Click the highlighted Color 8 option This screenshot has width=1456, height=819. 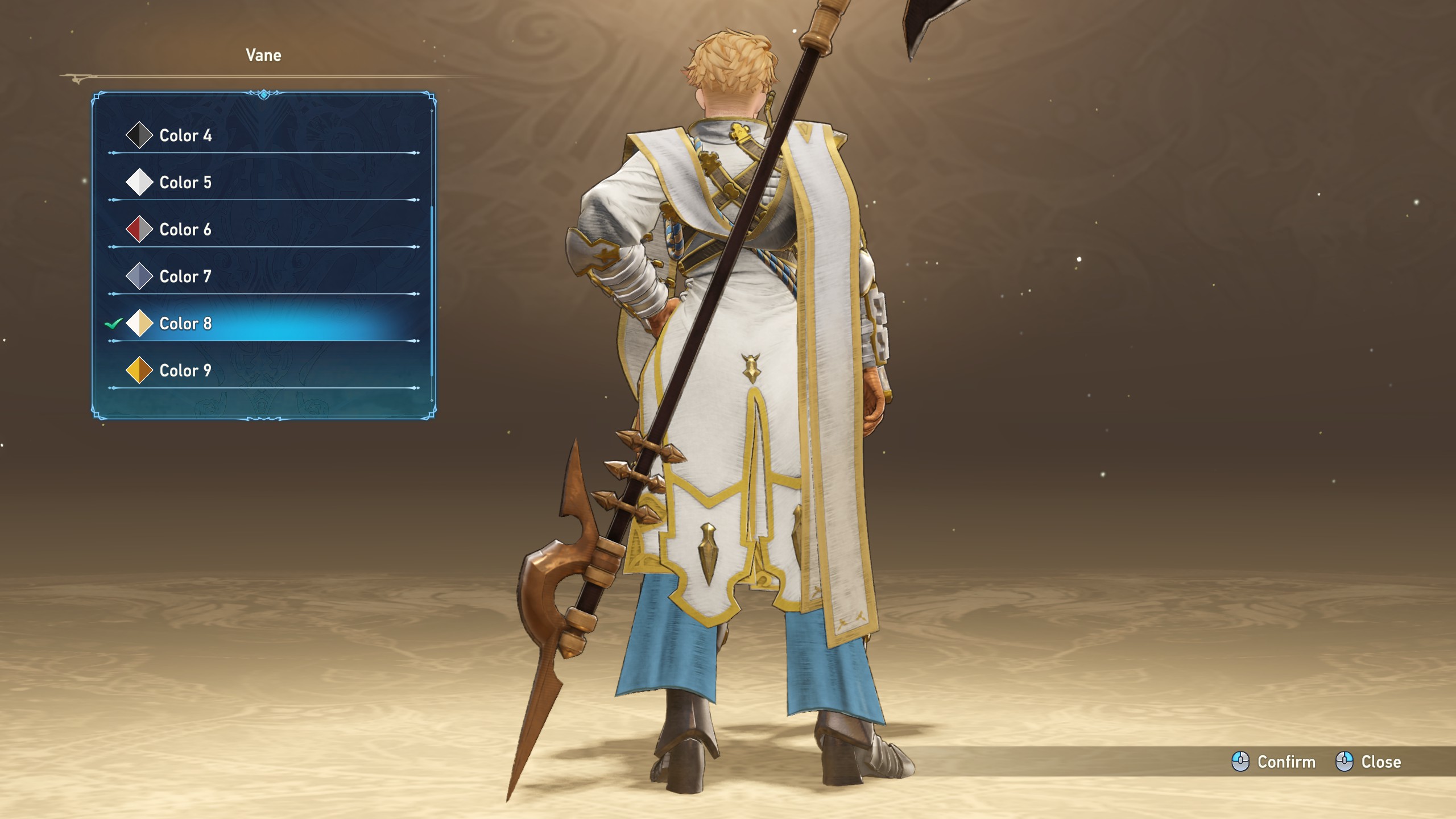tap(185, 324)
